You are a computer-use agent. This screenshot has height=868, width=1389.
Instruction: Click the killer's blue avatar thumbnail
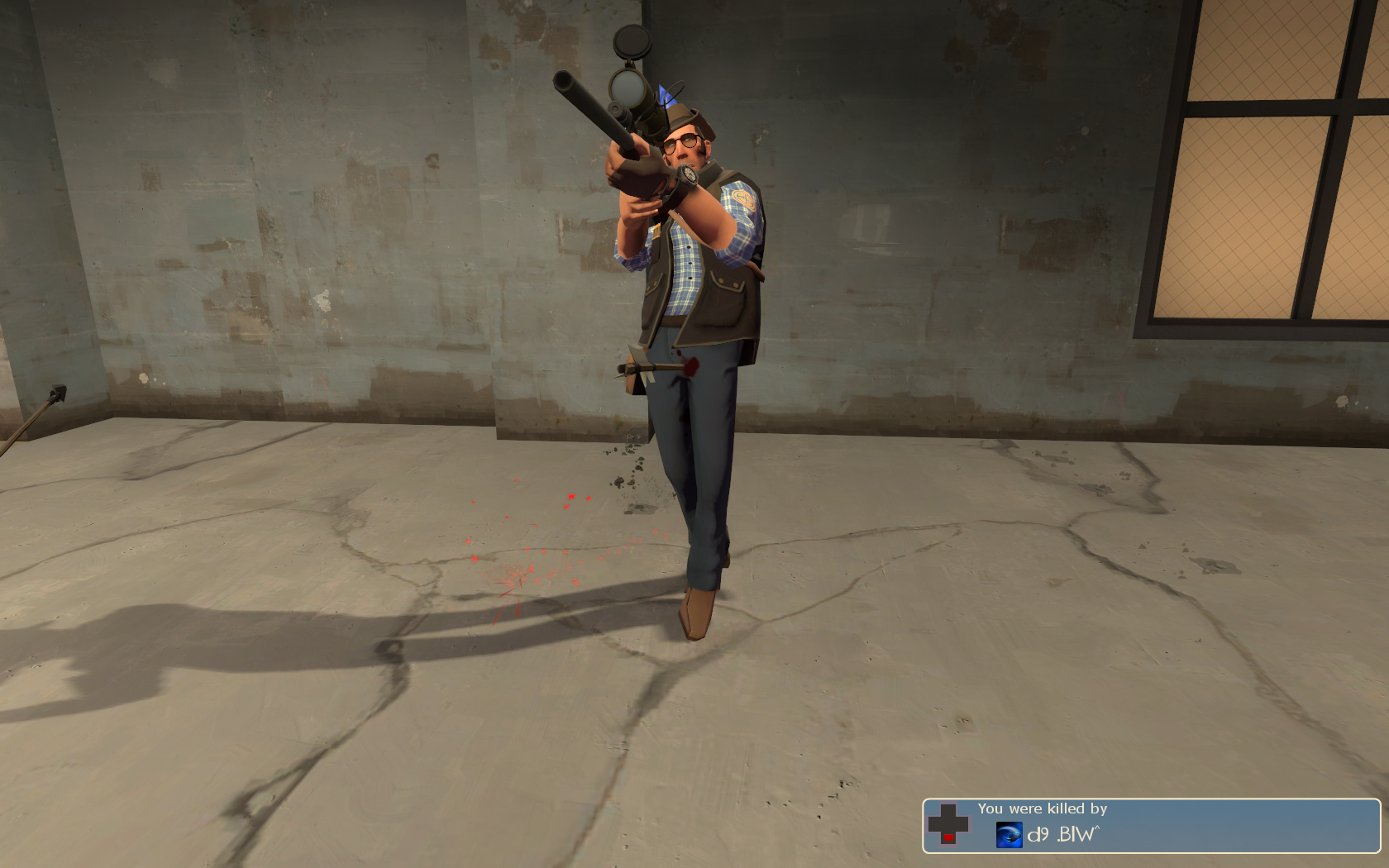point(1009,835)
